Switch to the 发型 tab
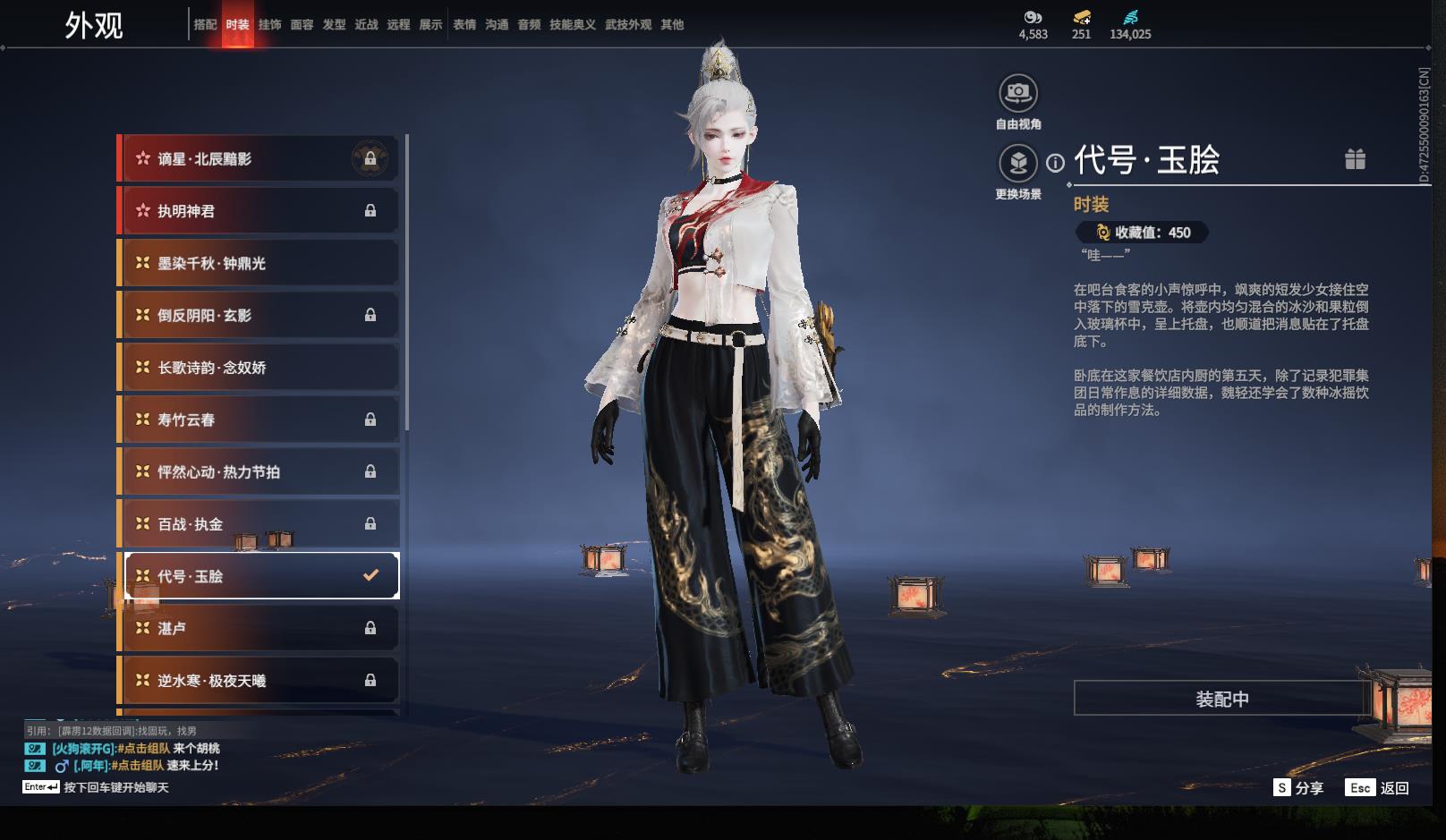The height and width of the screenshot is (840, 1446). click(x=334, y=25)
